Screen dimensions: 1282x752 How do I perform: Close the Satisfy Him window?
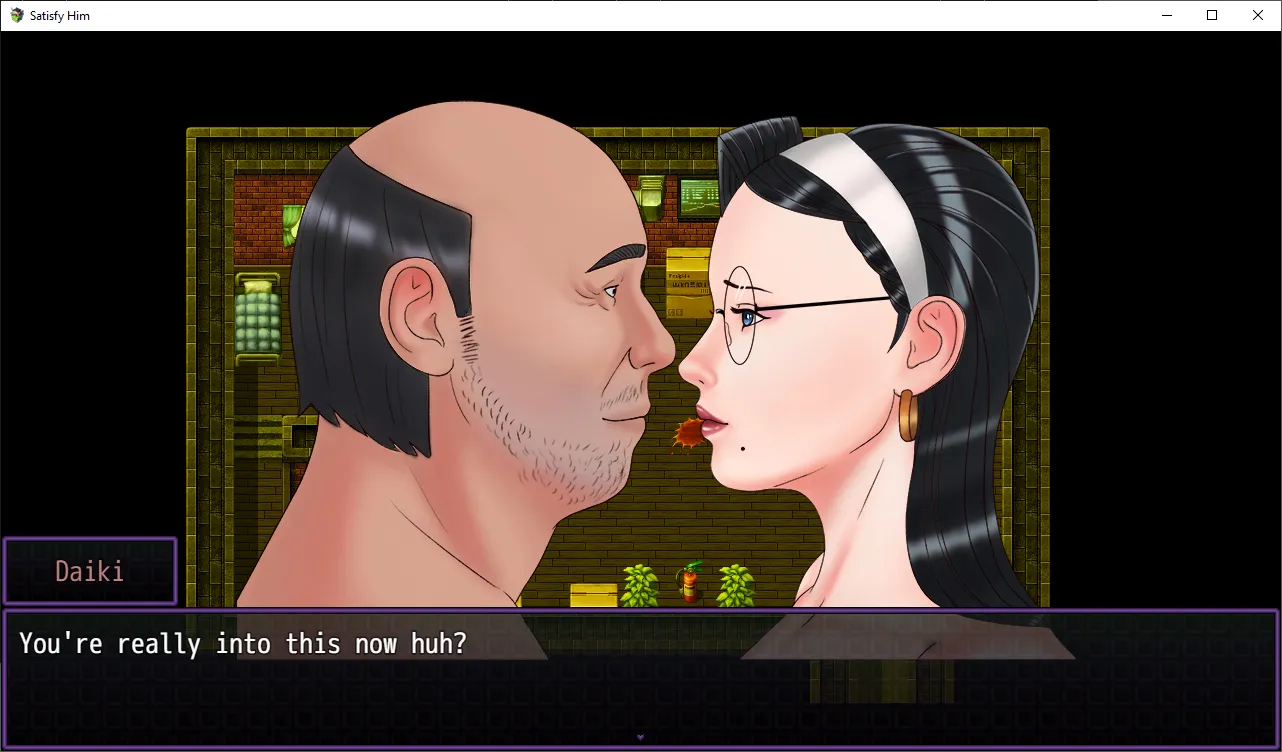click(x=1258, y=15)
